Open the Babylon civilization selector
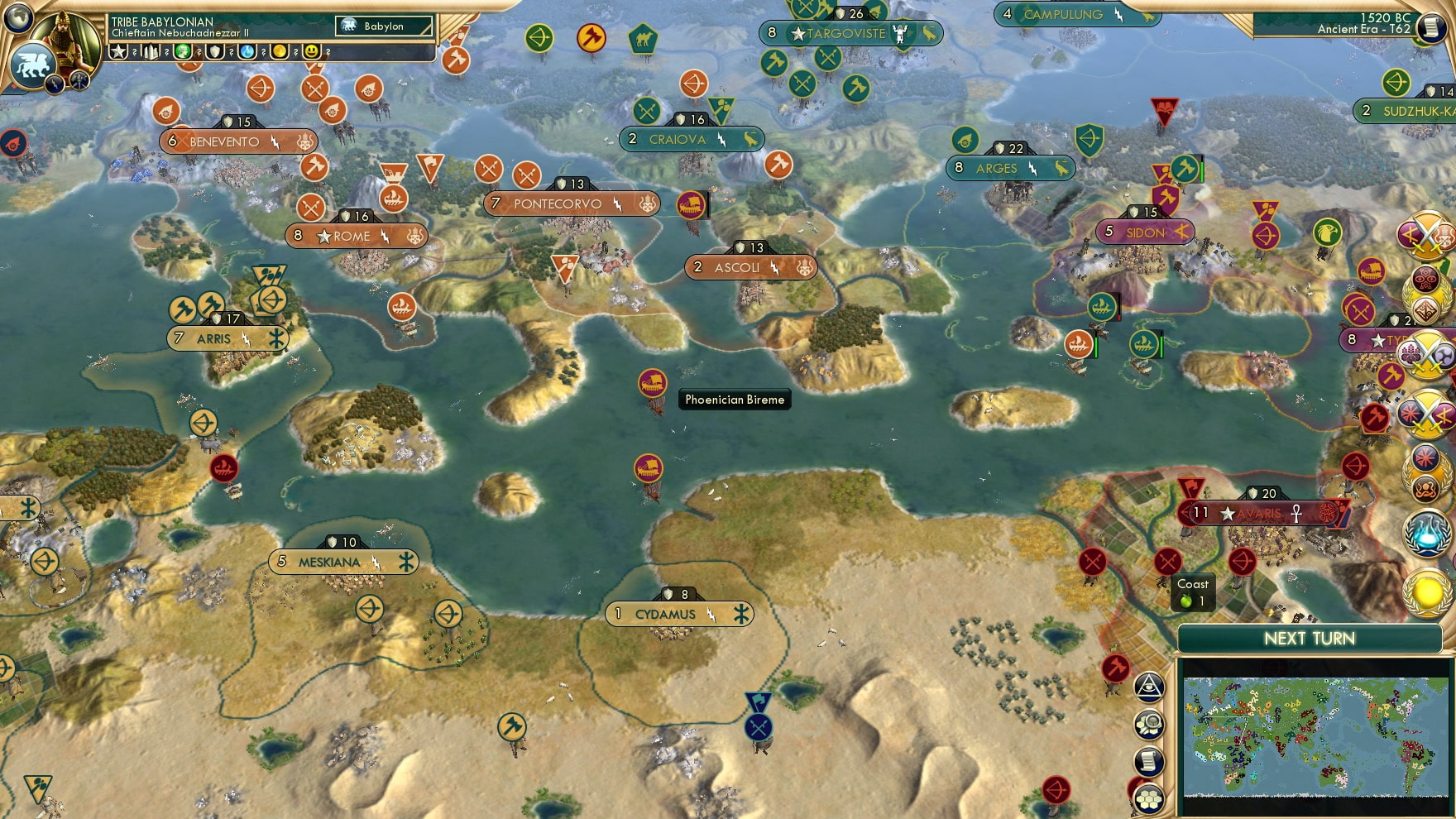 pyautogui.click(x=382, y=26)
